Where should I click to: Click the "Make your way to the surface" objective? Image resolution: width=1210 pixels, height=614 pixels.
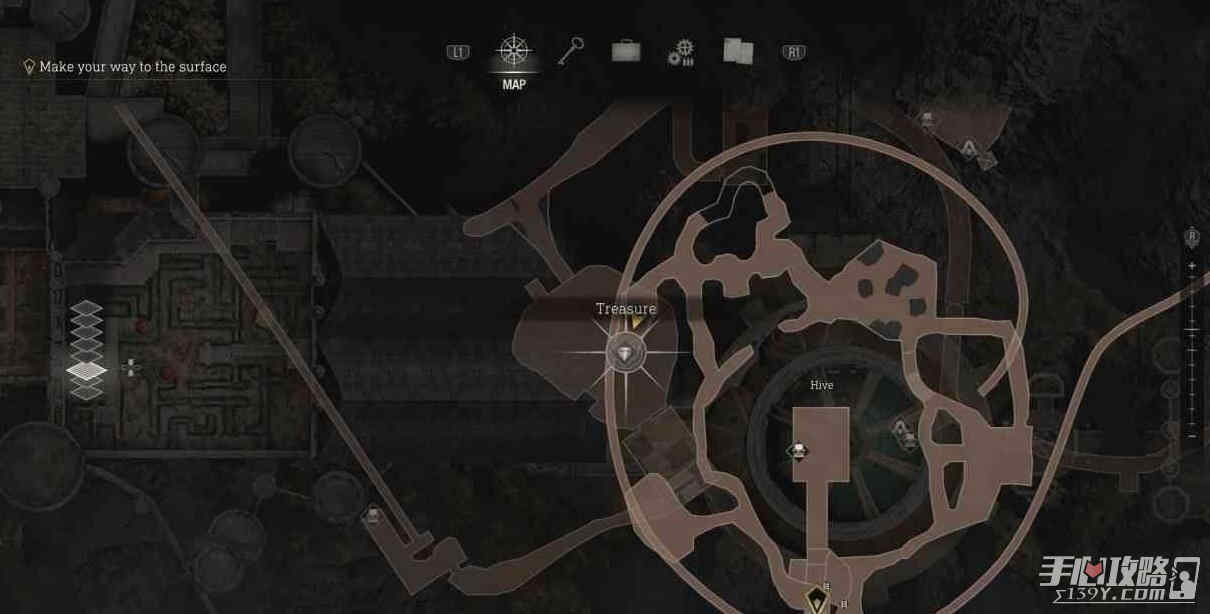(133, 67)
